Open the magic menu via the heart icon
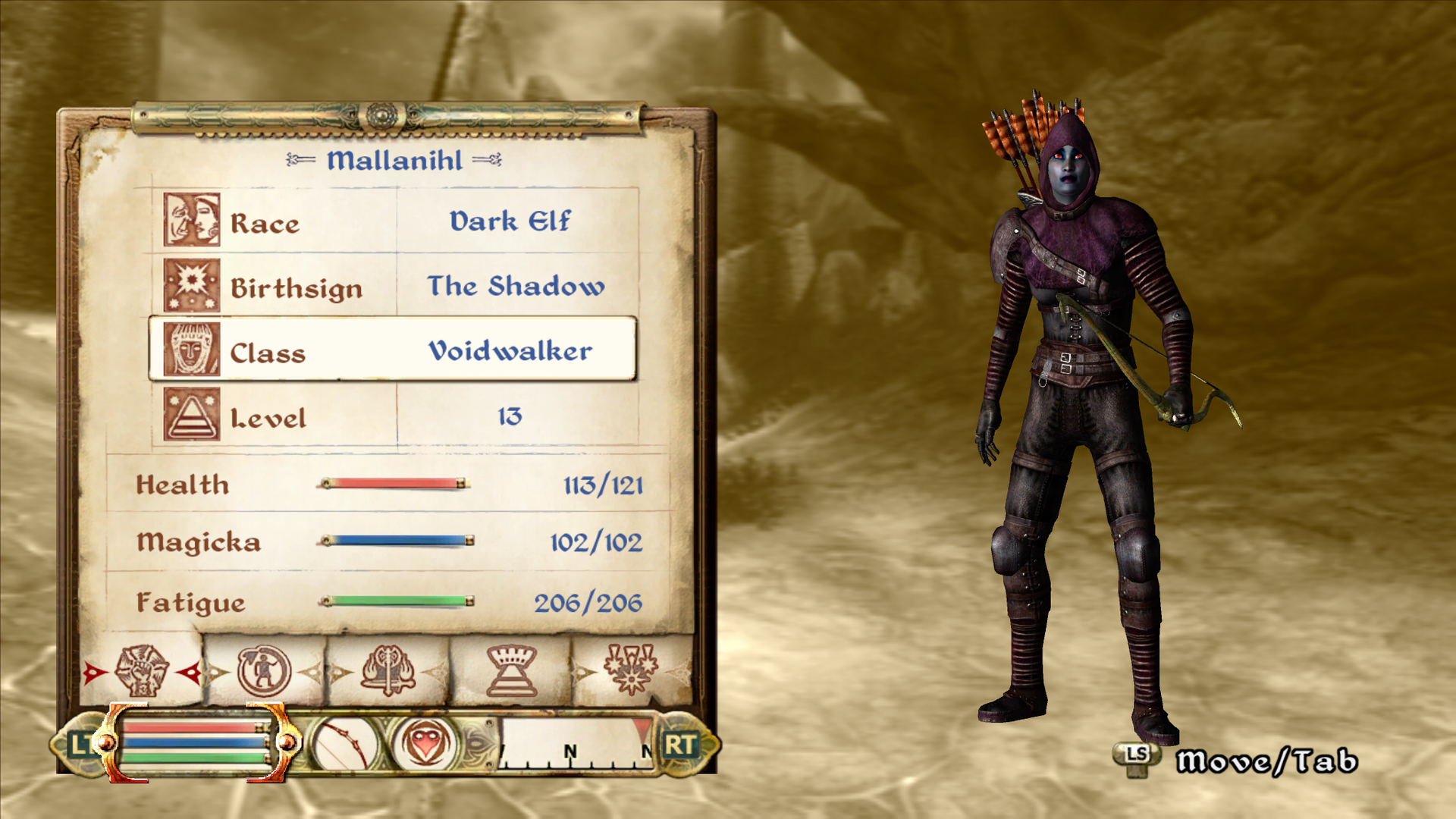 pyautogui.click(x=426, y=743)
